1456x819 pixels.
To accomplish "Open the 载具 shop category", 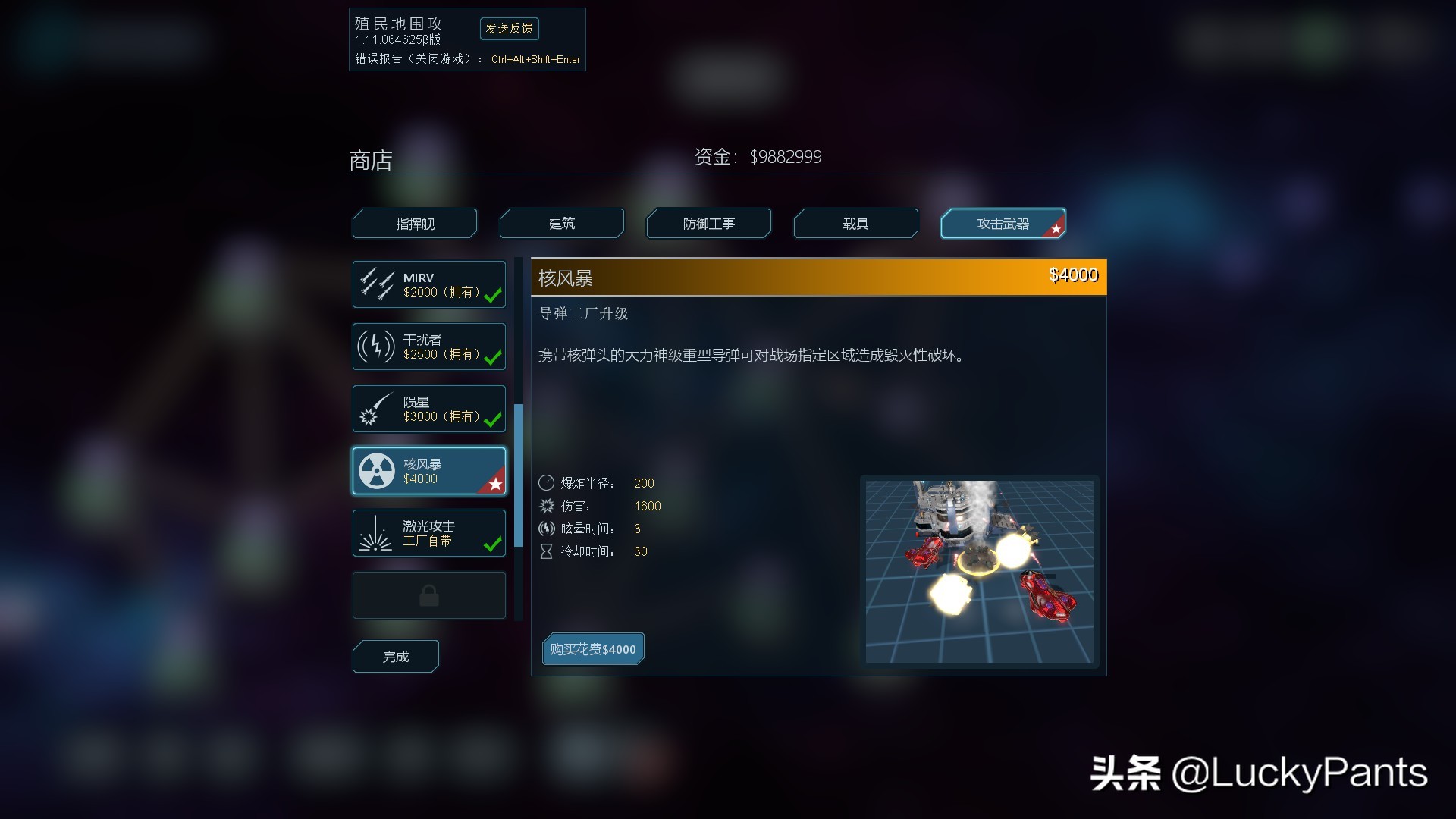I will tap(855, 223).
